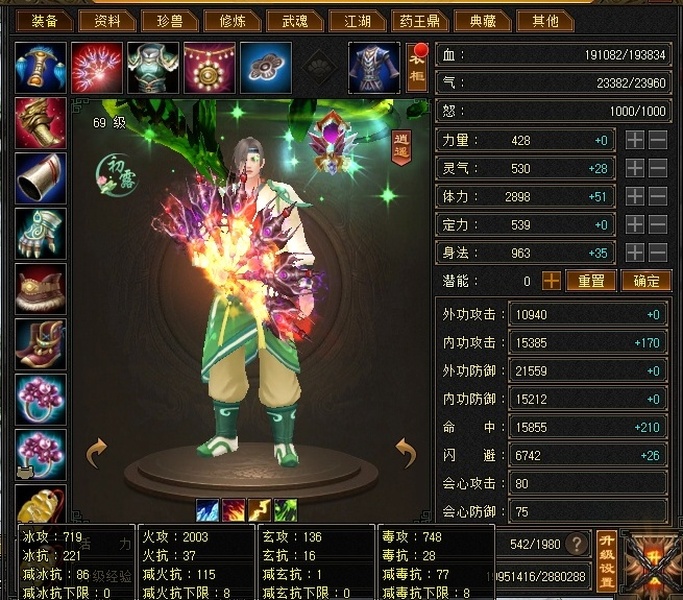Screen dimensions: 683x600
Task: Click the 重置 reset button
Action: tap(591, 281)
